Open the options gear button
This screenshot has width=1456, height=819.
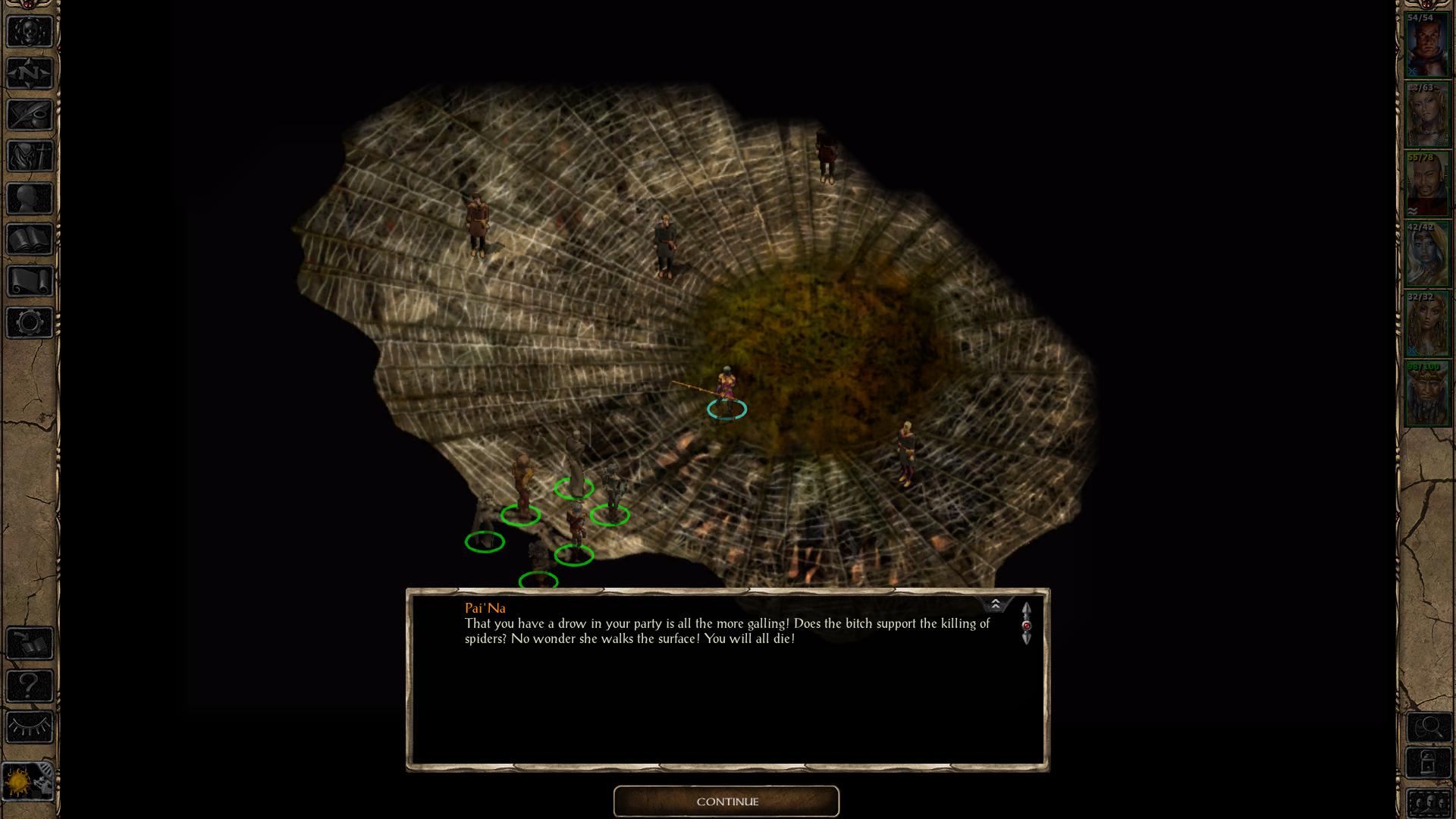pyautogui.click(x=30, y=323)
